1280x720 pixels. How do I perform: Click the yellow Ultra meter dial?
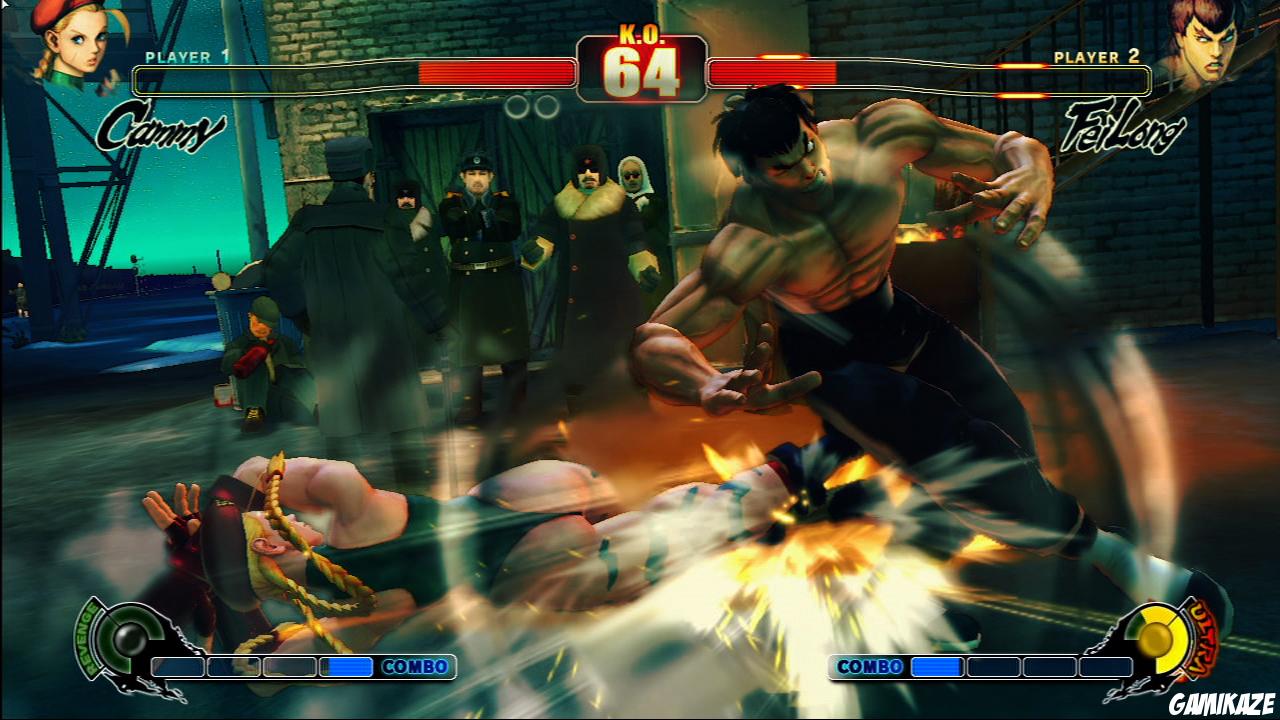click(x=1155, y=640)
